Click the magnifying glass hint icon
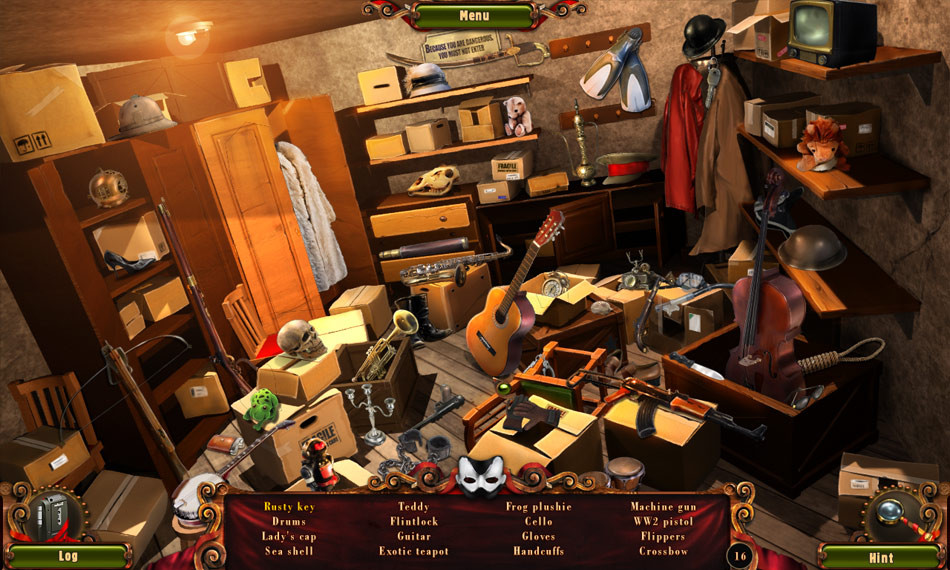 (x=892, y=512)
